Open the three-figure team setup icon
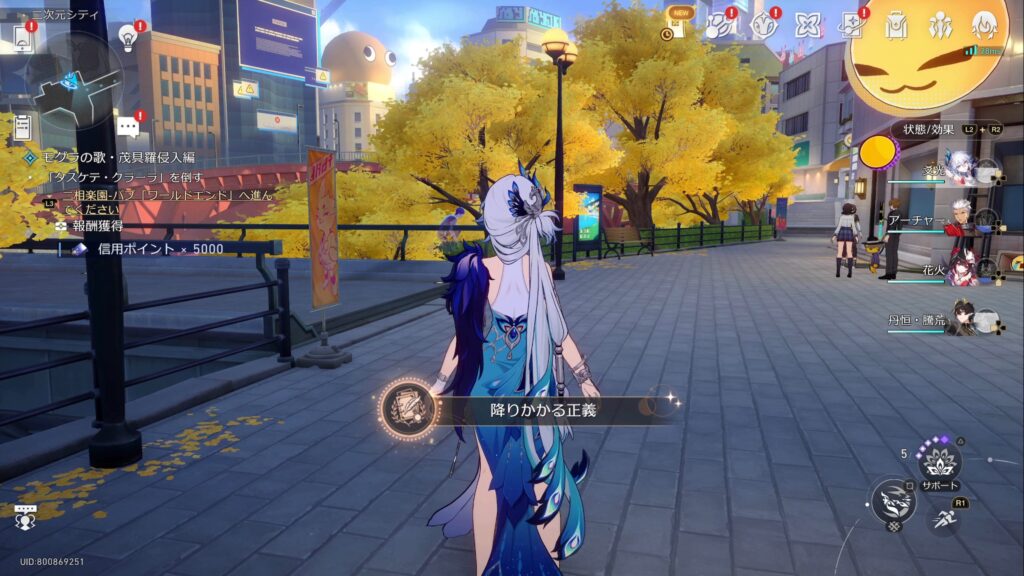The width and height of the screenshot is (1024, 576). click(940, 25)
